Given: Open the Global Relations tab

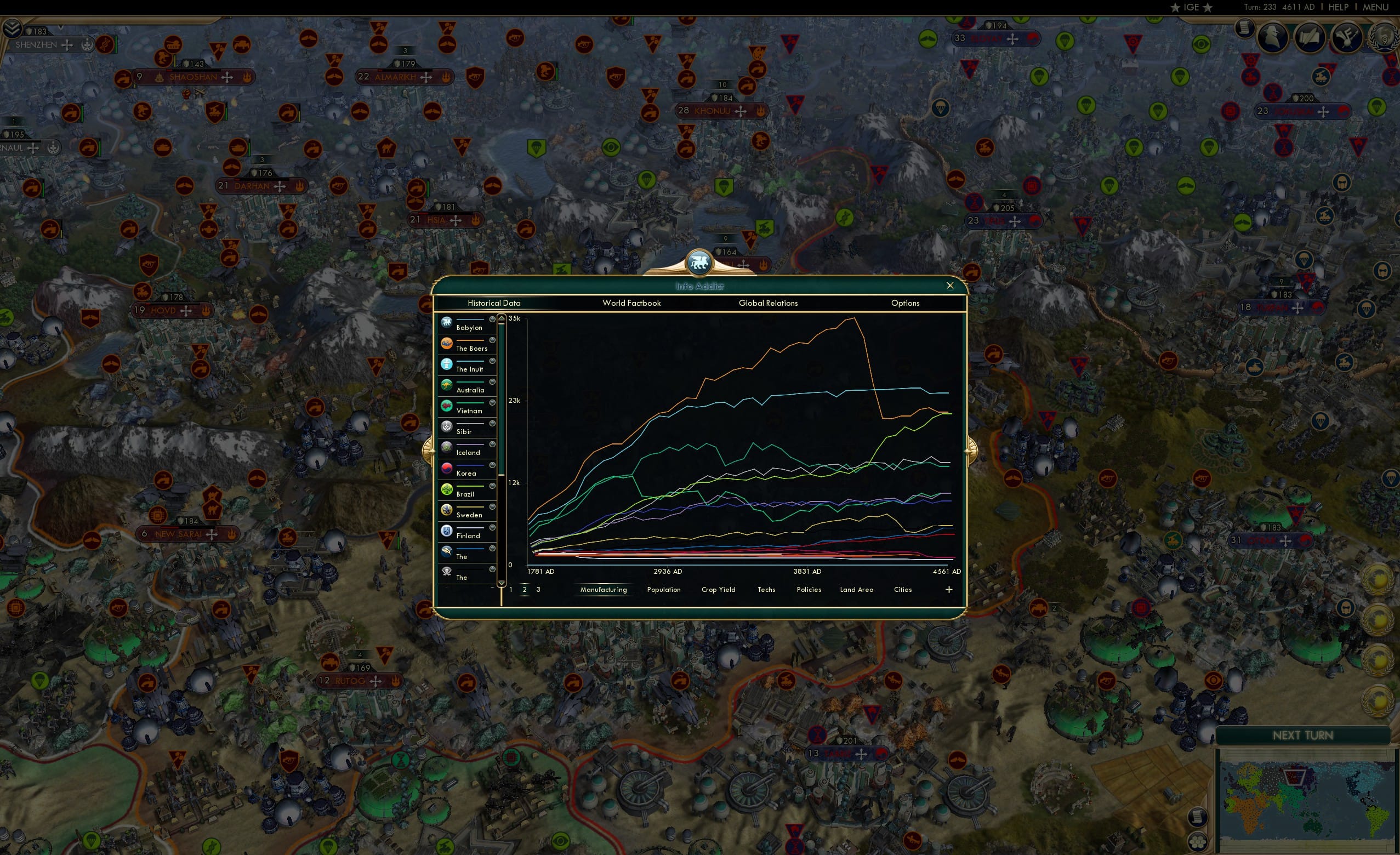Looking at the screenshot, I should pos(769,304).
